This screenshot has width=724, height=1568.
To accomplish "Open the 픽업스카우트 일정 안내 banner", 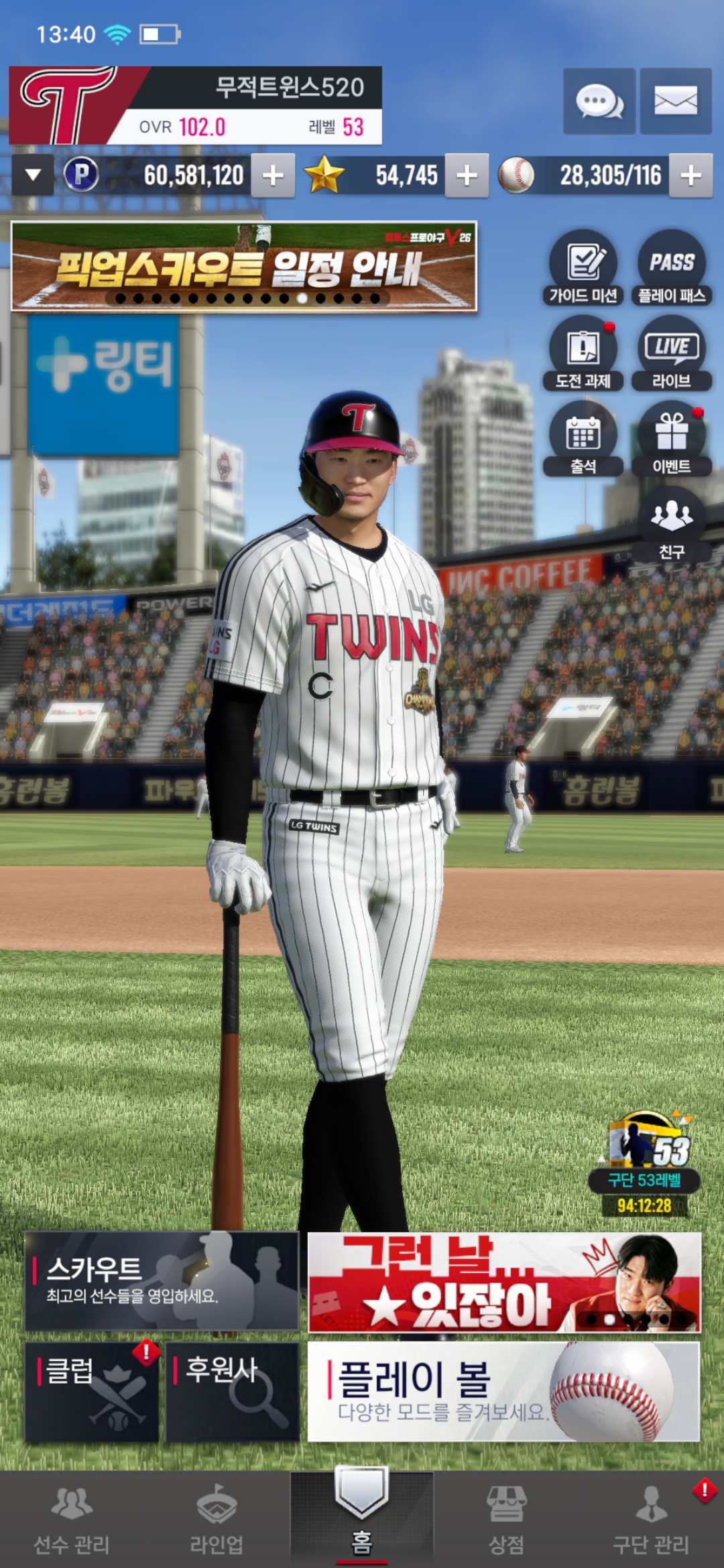I will click(244, 267).
